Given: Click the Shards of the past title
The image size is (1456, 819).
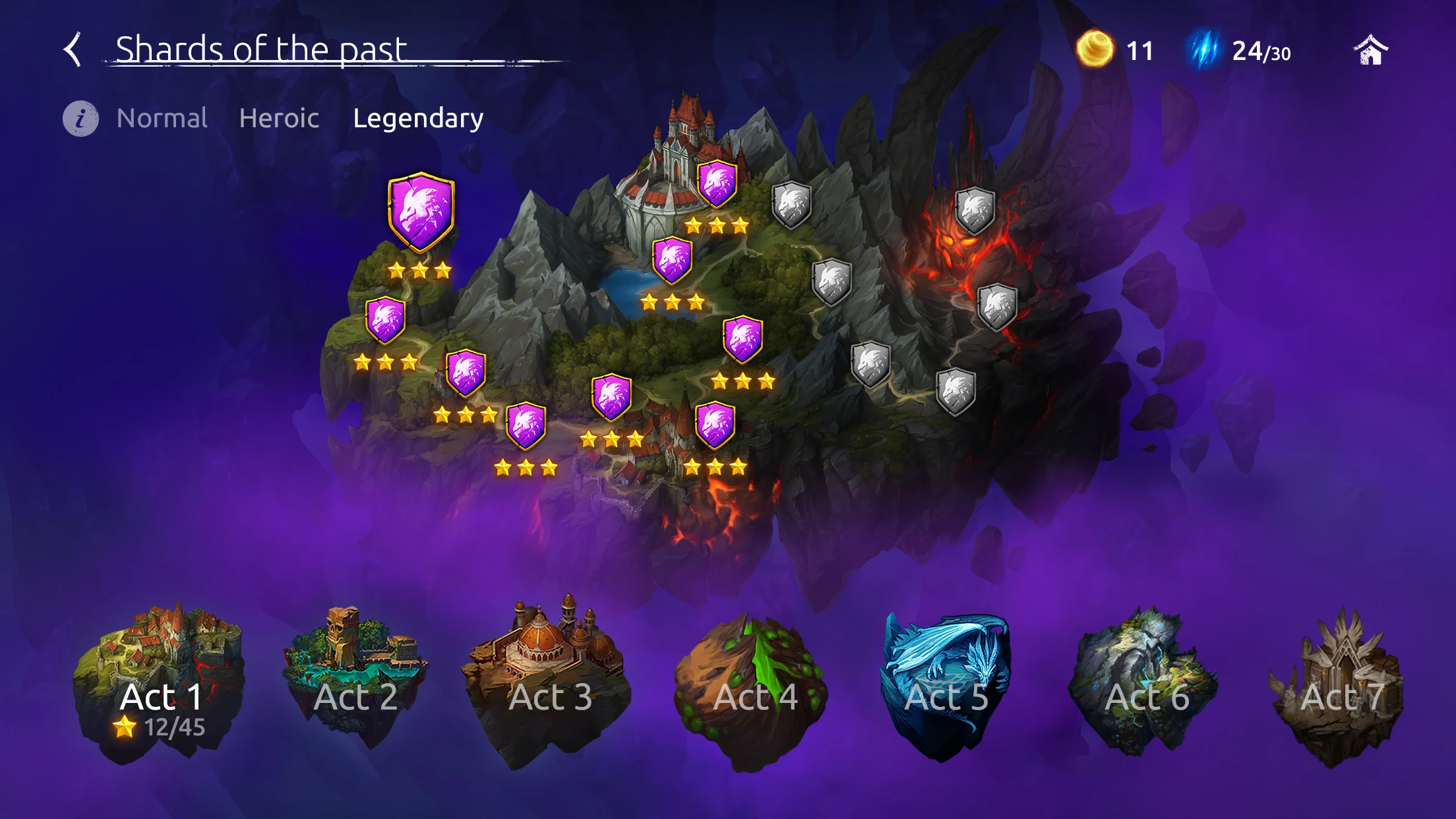Looking at the screenshot, I should [262, 49].
